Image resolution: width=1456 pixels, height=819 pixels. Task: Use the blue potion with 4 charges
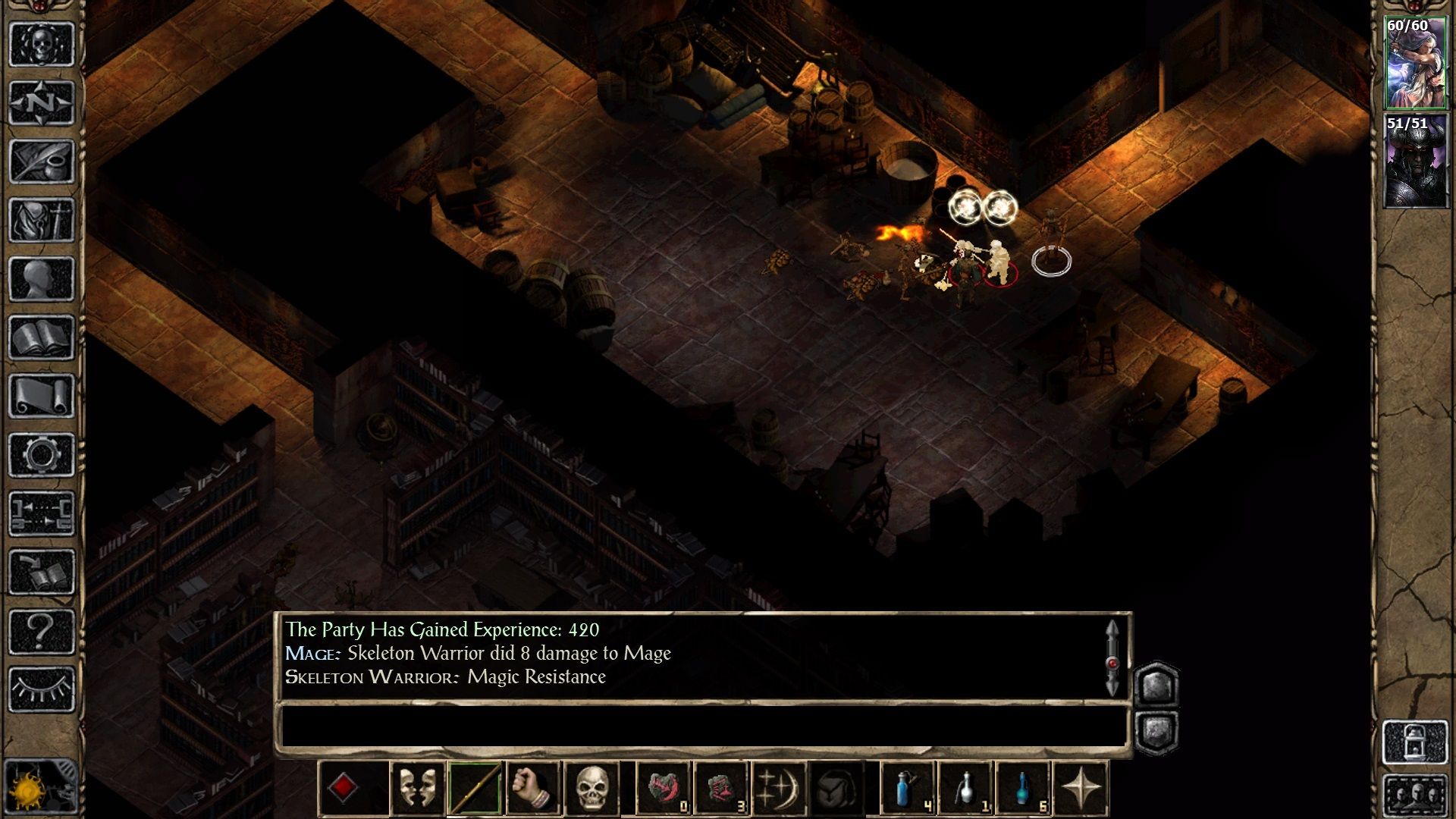908,789
